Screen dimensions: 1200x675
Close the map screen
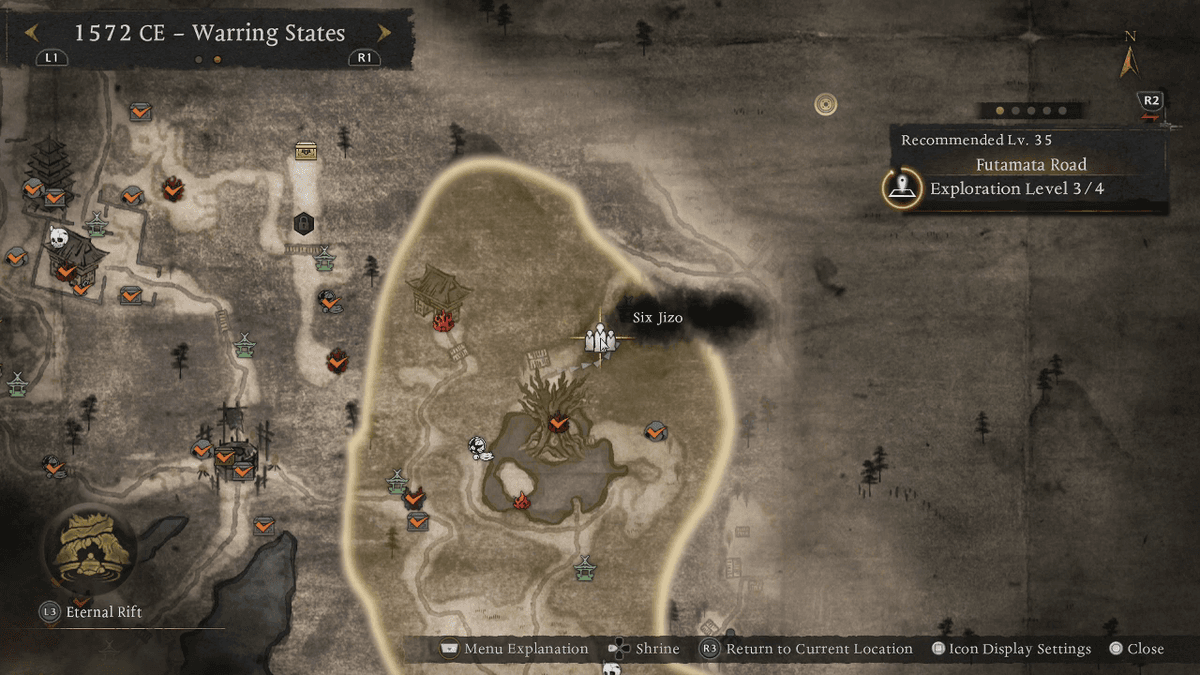click(1136, 649)
